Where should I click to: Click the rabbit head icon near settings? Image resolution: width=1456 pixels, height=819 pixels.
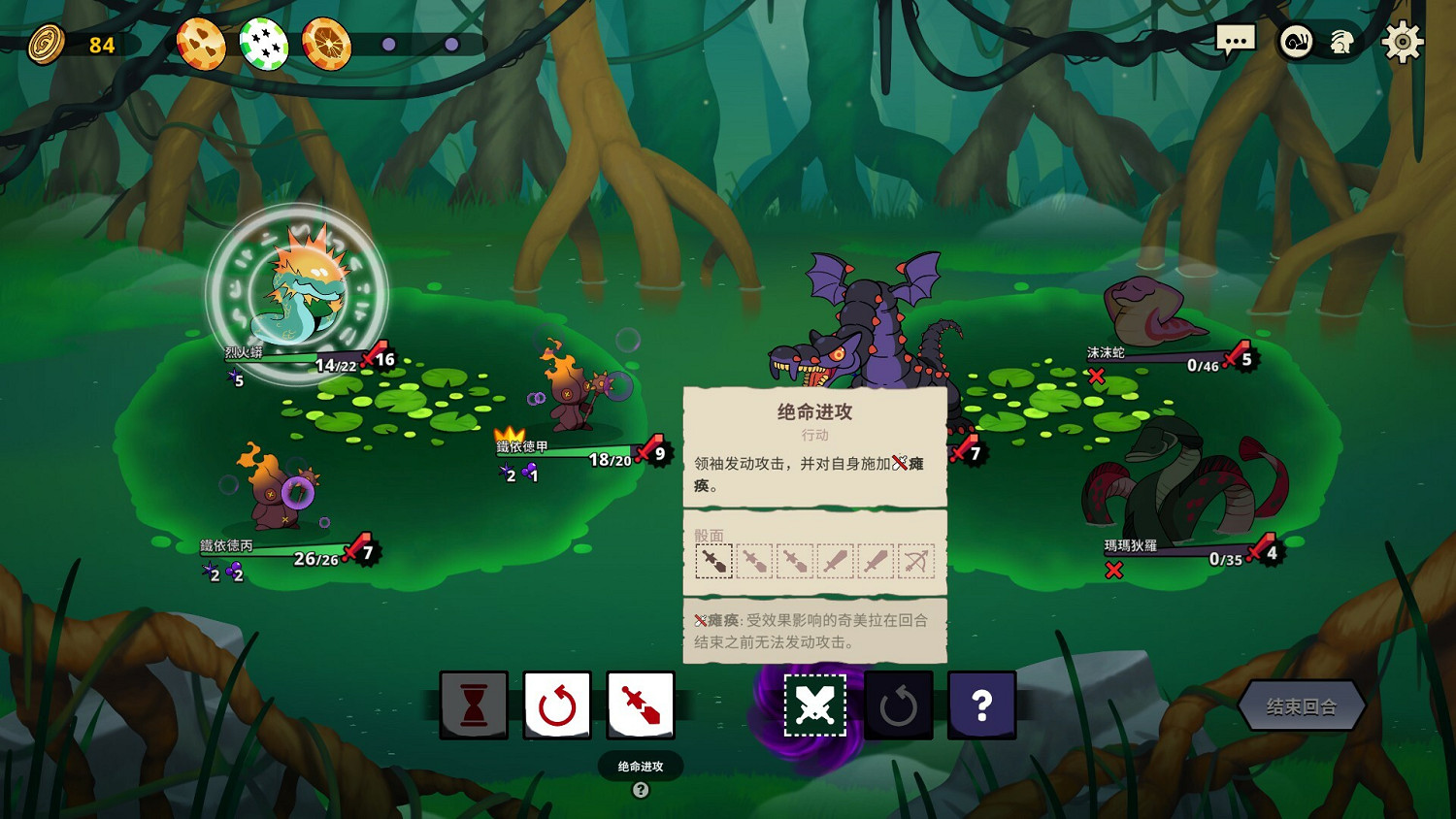click(1342, 43)
